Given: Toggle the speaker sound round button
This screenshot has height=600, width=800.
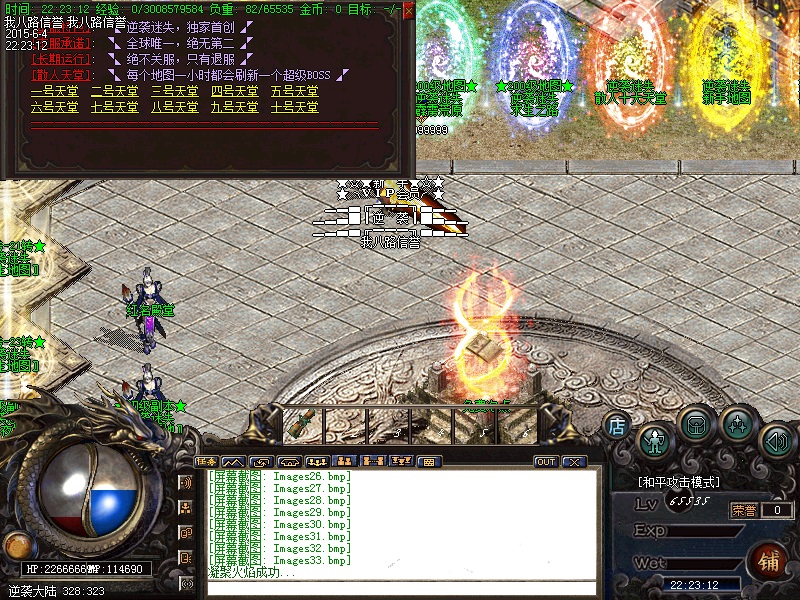Looking at the screenshot, I should (x=776, y=440).
